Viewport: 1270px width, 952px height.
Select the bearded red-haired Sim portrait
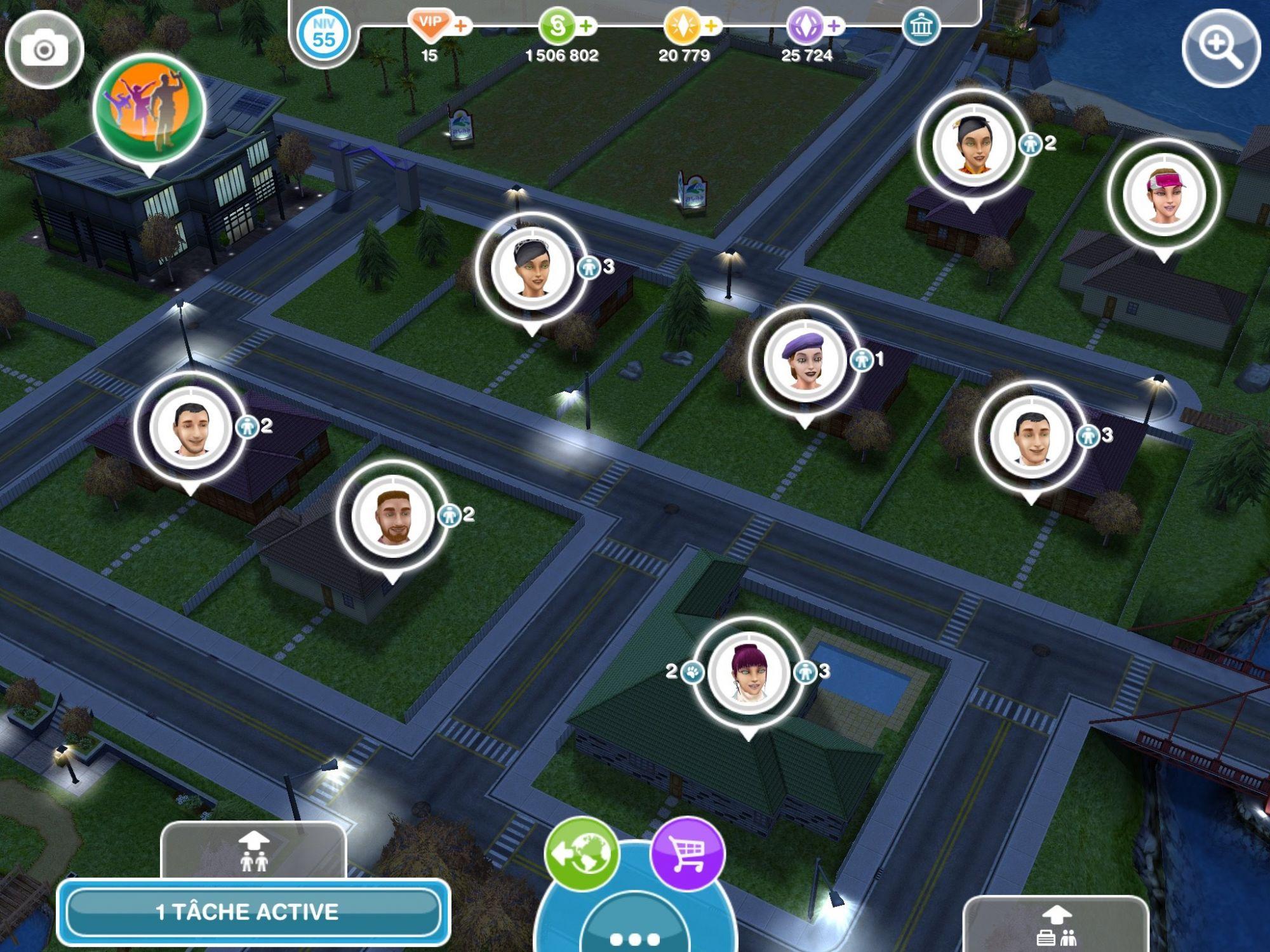392,517
